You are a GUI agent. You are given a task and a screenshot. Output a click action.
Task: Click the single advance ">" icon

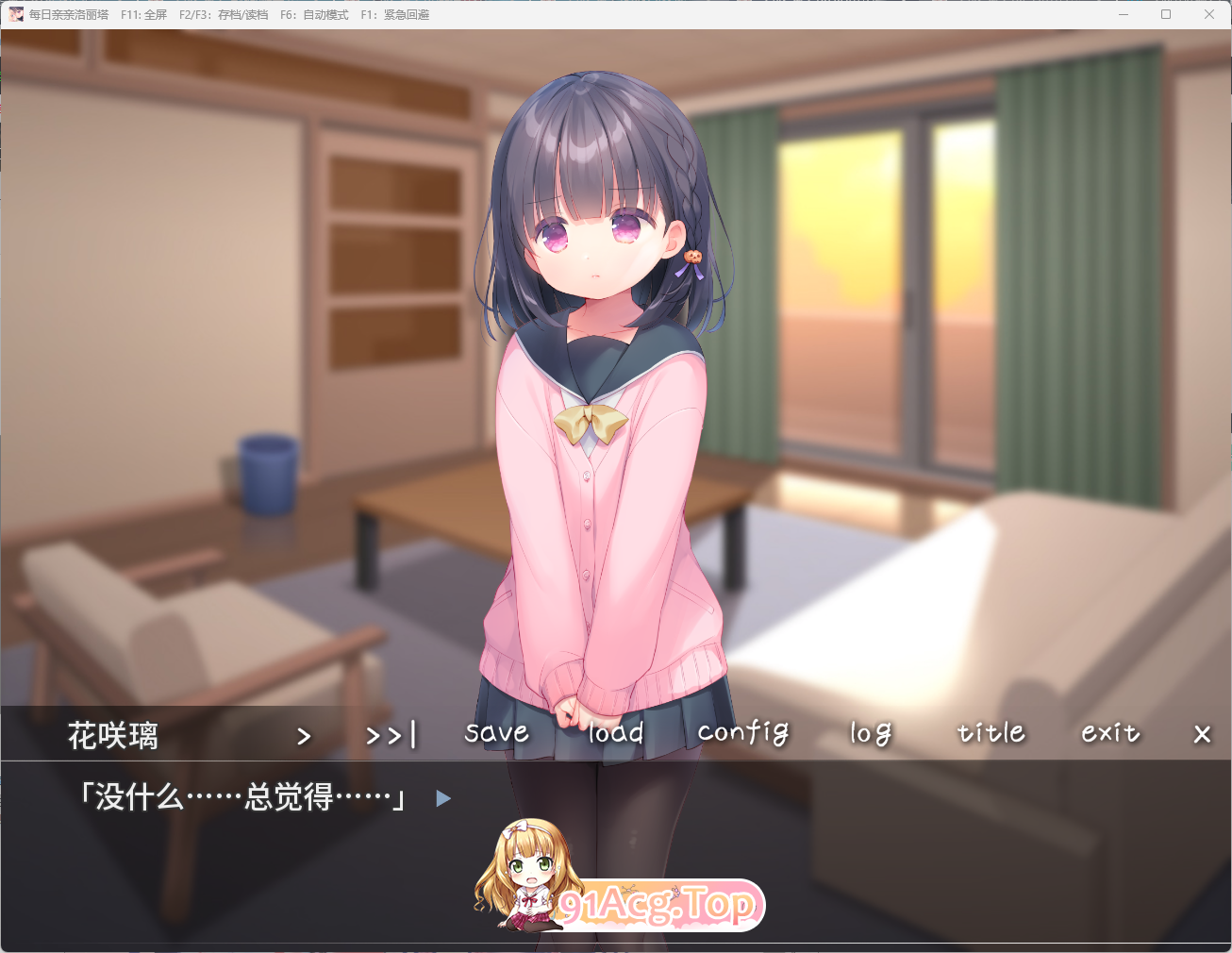[304, 735]
